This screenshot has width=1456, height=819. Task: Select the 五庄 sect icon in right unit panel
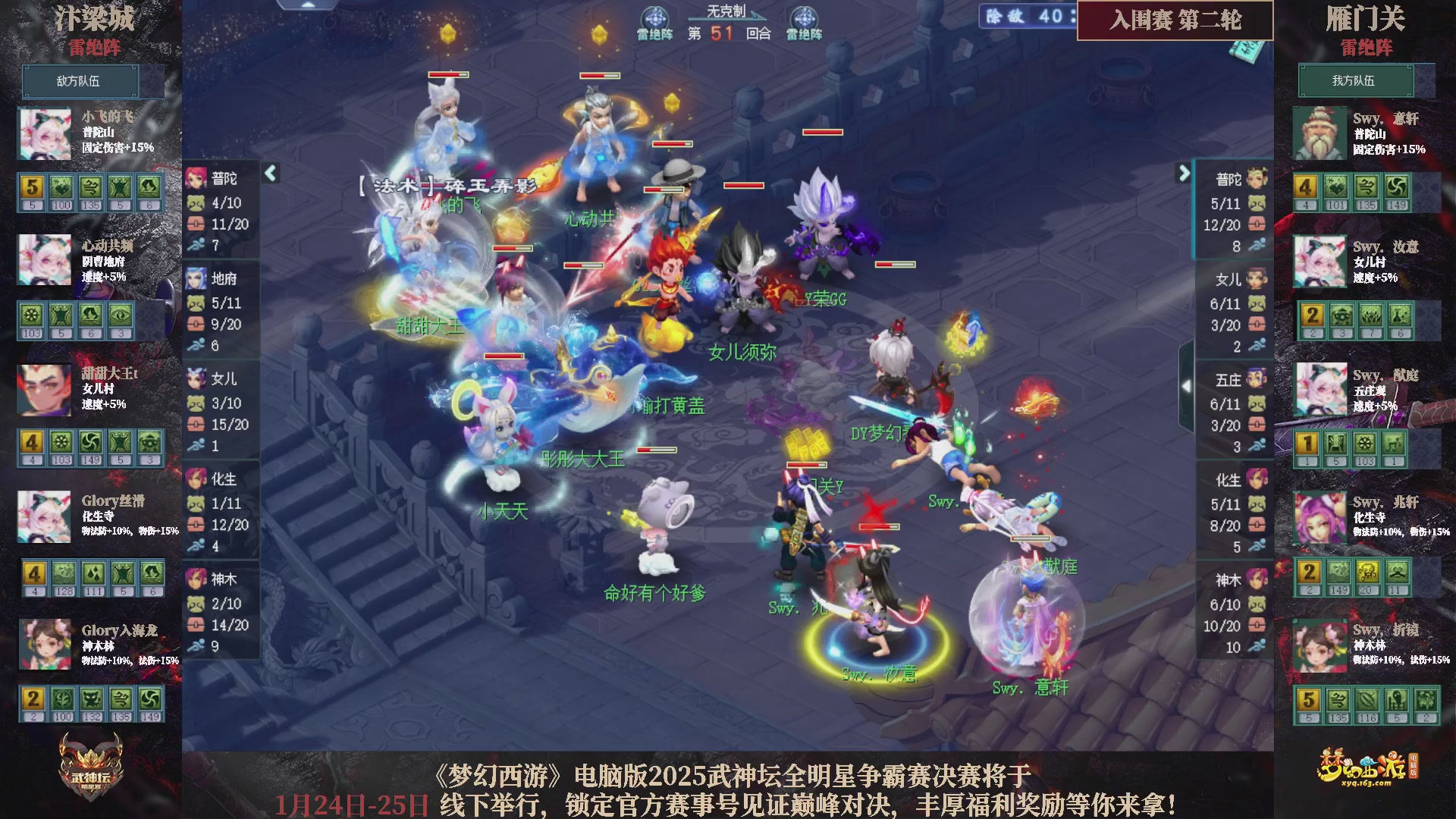click(x=1258, y=379)
